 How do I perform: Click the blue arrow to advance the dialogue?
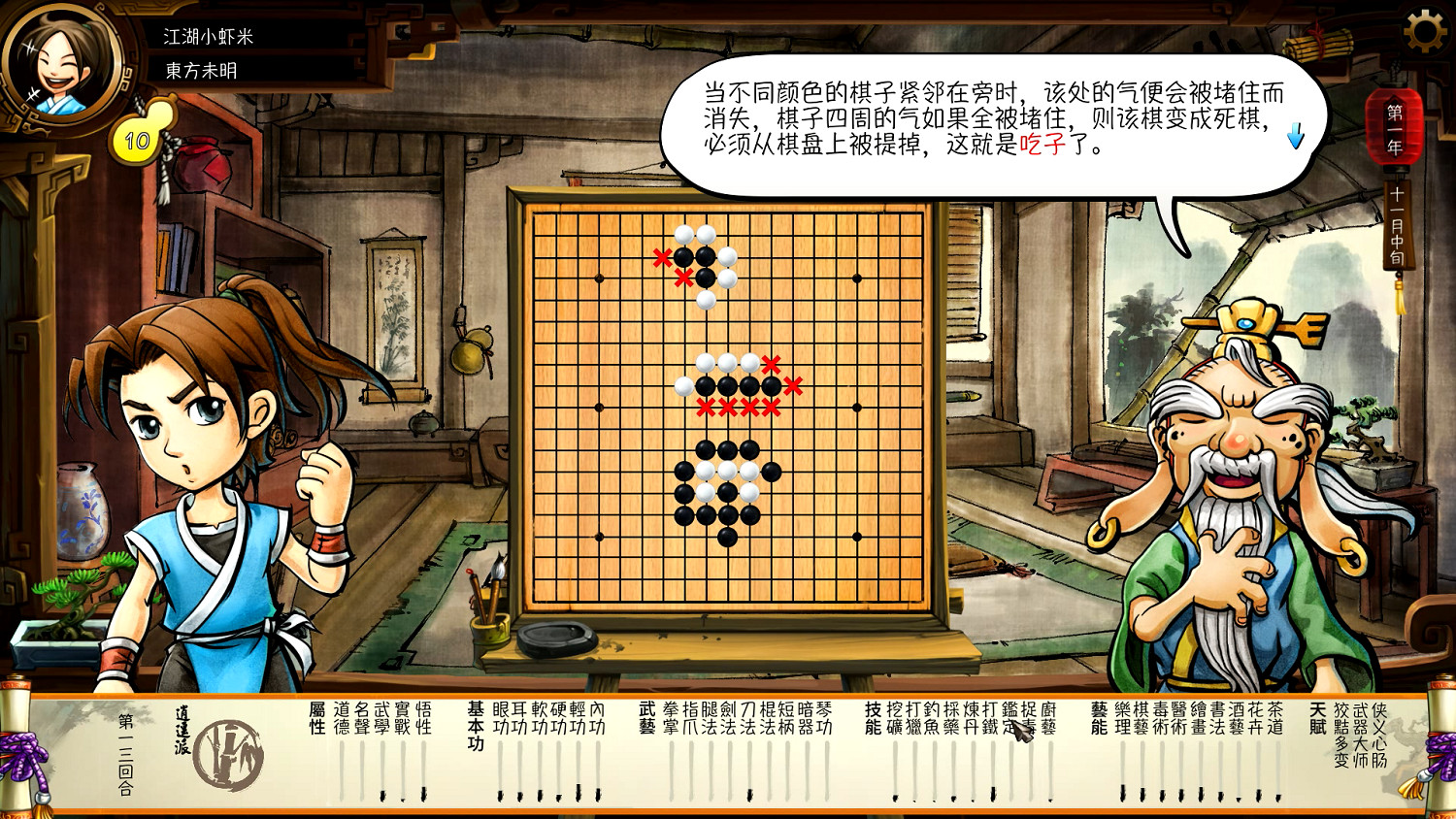coord(1294,137)
